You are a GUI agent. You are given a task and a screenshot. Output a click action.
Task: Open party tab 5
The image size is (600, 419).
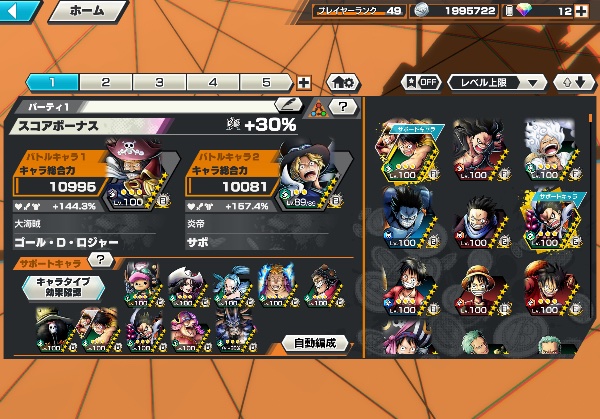(x=267, y=83)
